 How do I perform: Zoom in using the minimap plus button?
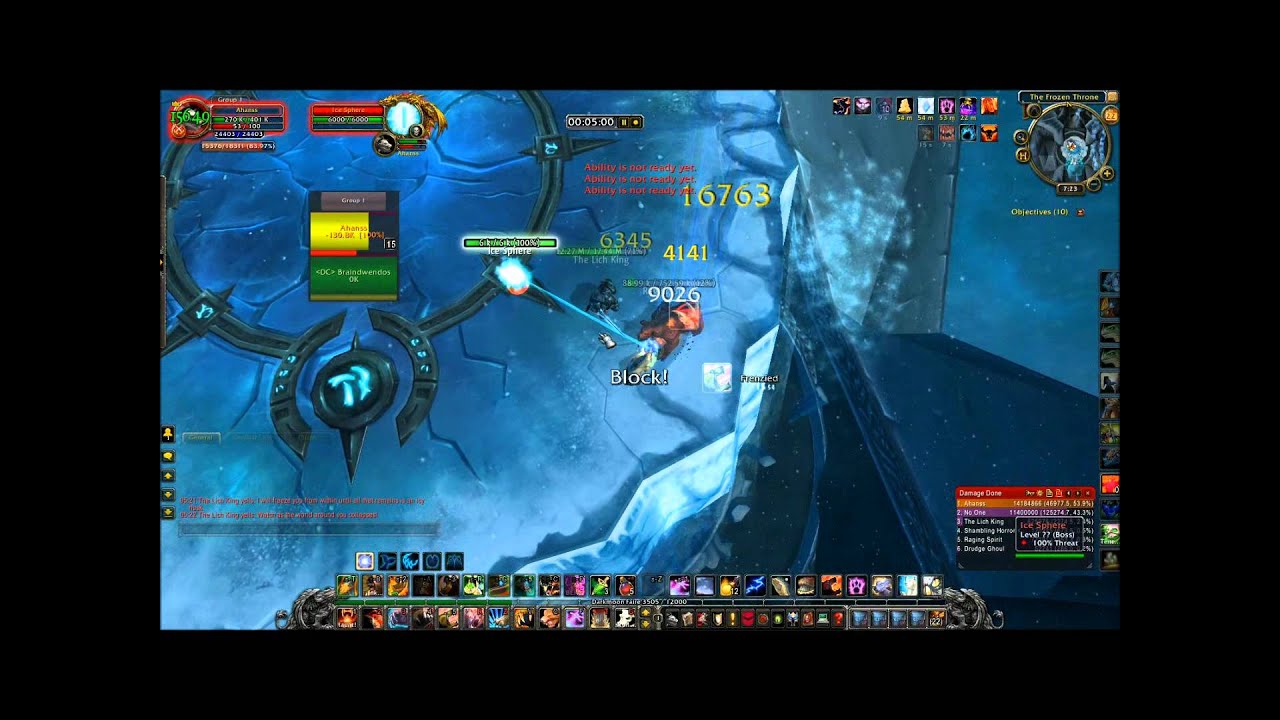(x=1106, y=173)
